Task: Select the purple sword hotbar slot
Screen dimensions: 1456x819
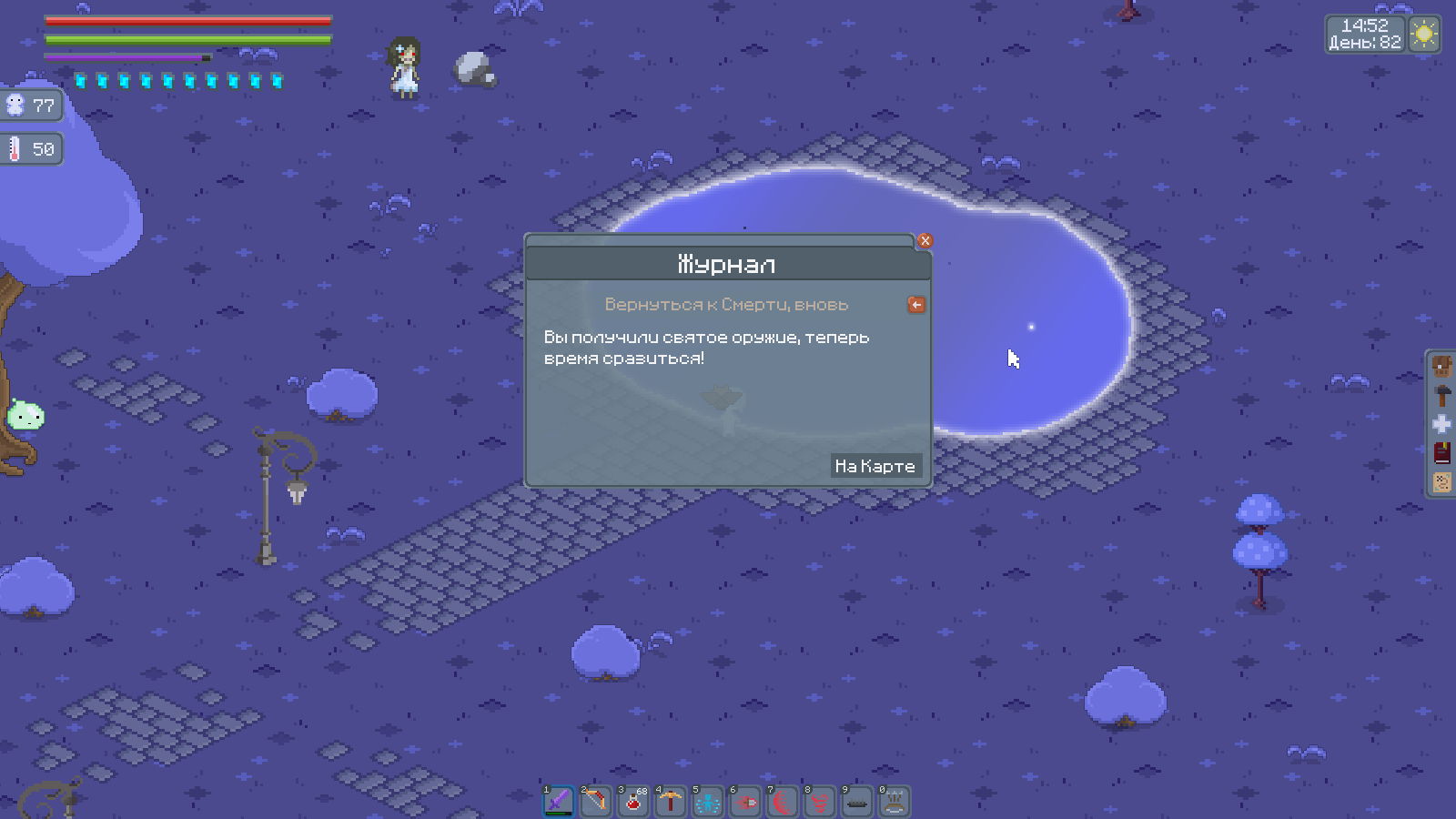Action: pos(559,802)
